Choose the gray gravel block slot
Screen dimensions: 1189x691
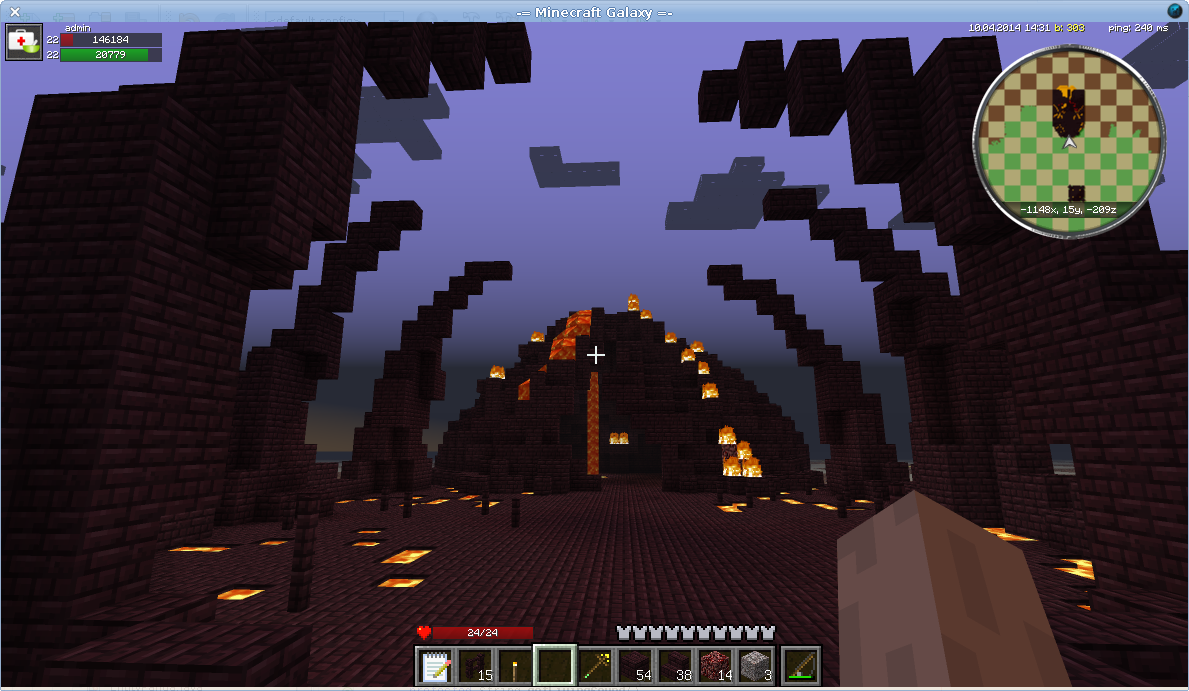coord(755,665)
